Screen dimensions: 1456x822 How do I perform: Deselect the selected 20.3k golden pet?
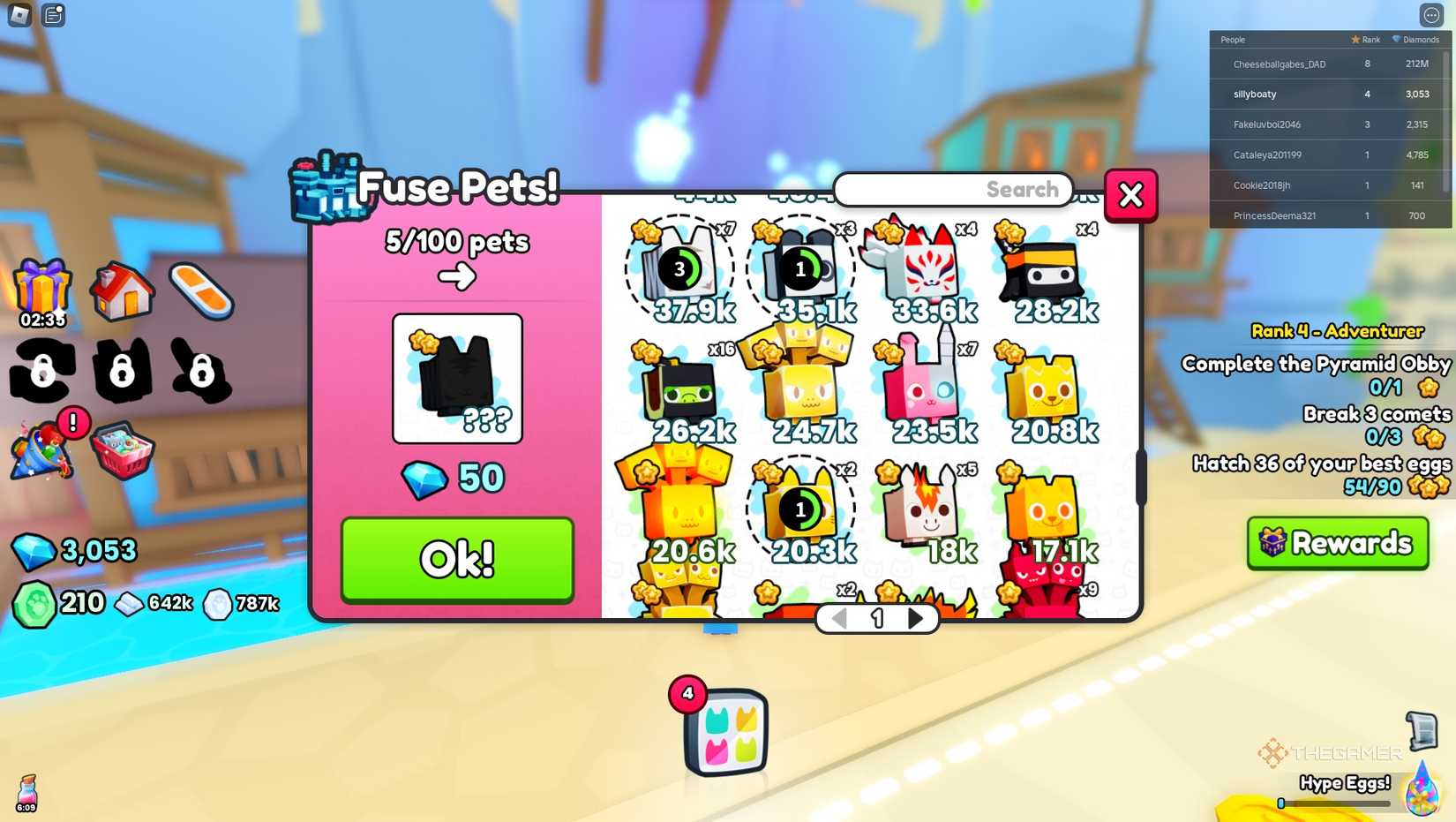(800, 509)
